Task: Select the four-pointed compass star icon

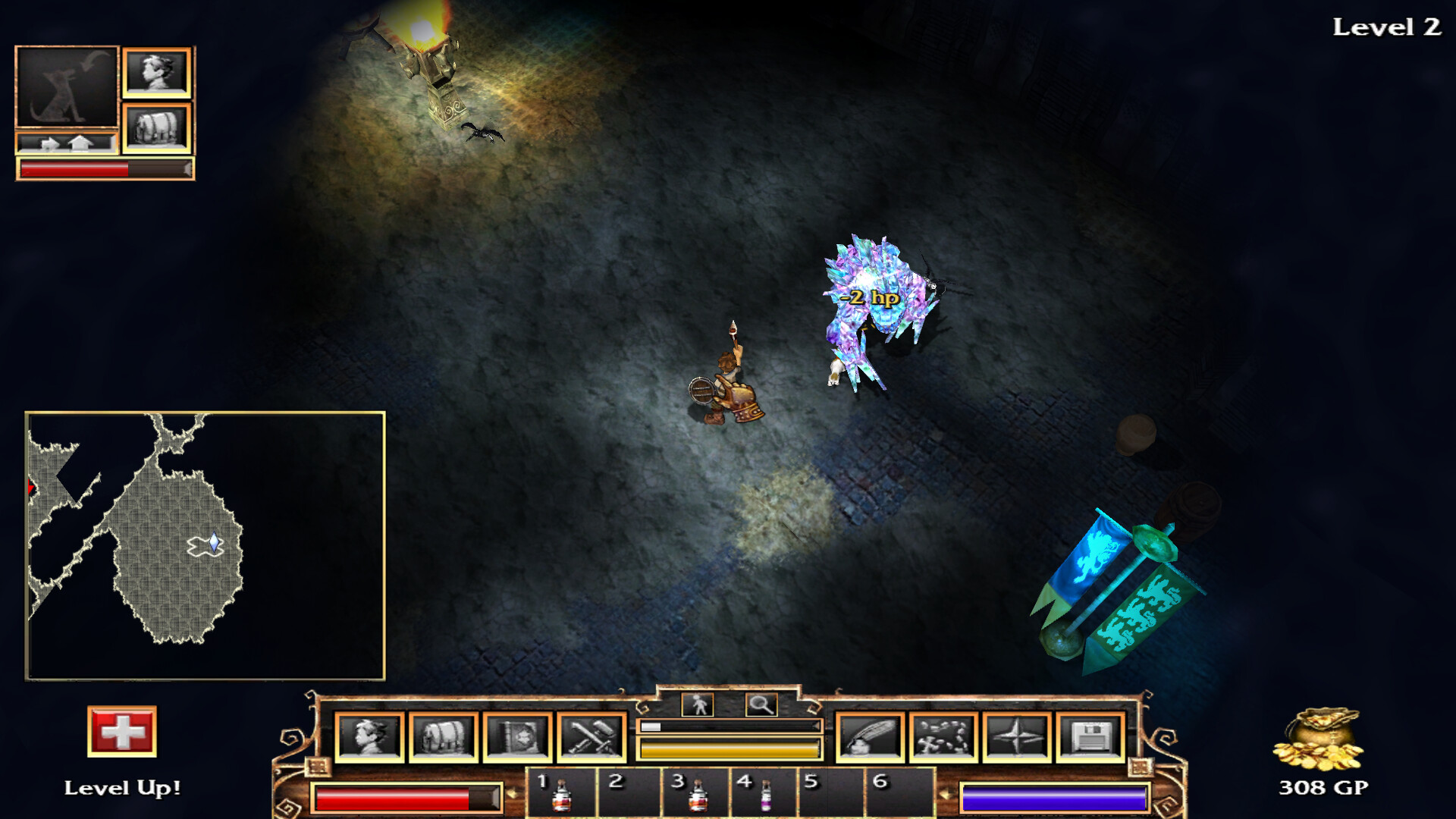Action: point(1017,737)
